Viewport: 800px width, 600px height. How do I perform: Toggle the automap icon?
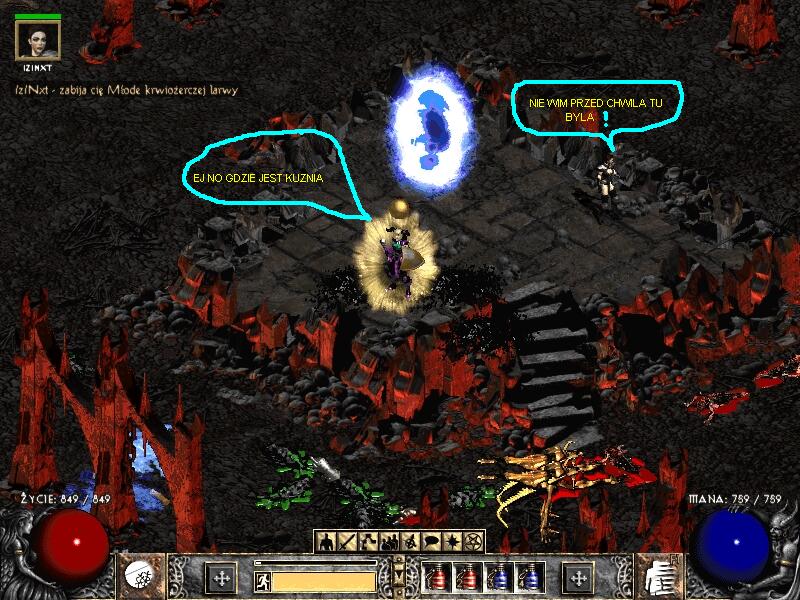tap(410, 541)
